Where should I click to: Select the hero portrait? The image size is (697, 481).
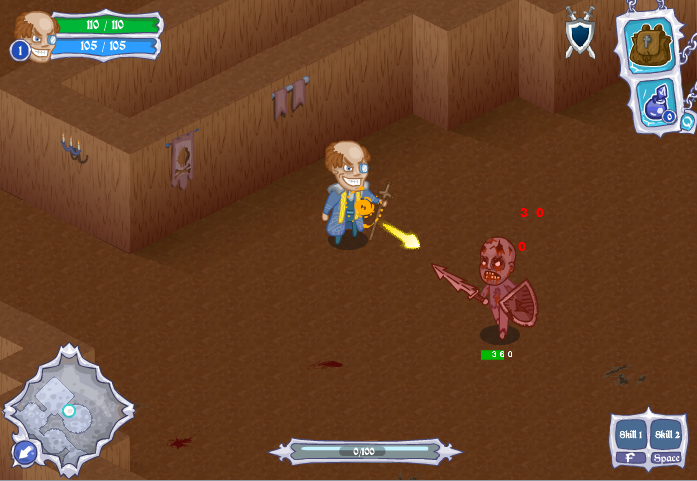click(x=36, y=35)
